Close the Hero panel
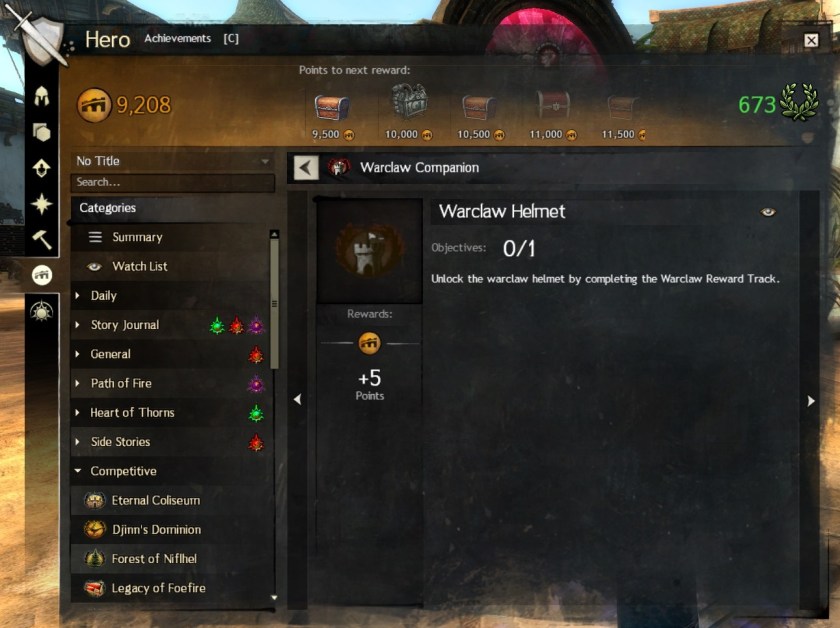This screenshot has height=628, width=840. pyautogui.click(x=811, y=40)
